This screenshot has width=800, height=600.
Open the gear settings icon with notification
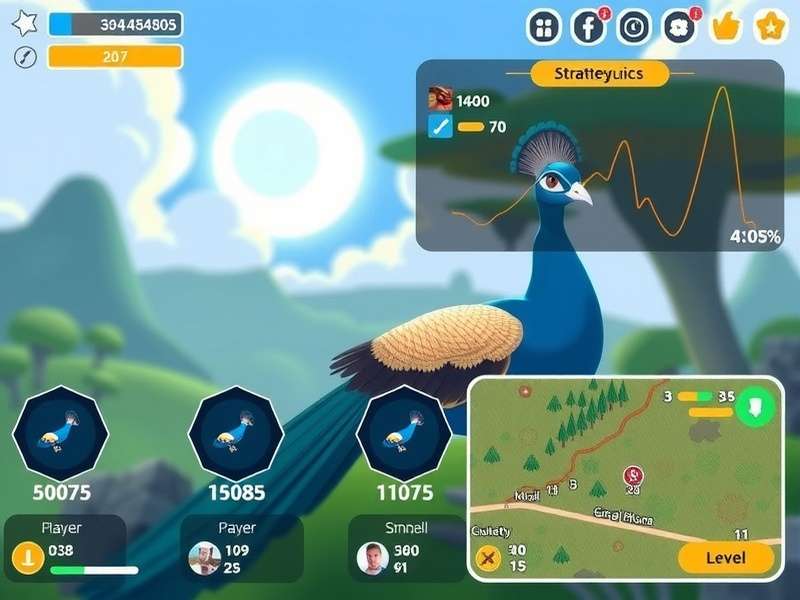pyautogui.click(x=679, y=27)
